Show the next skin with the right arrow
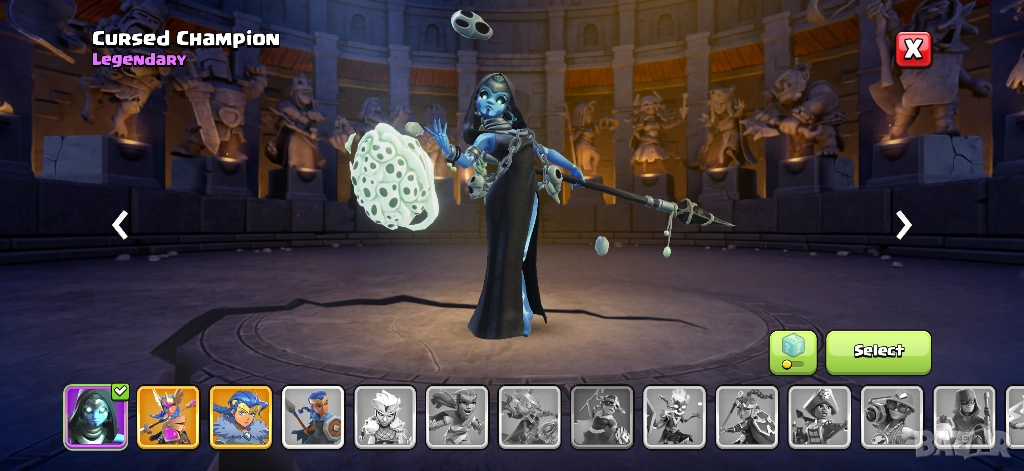Screen dimensions: 1024x471 904,225
